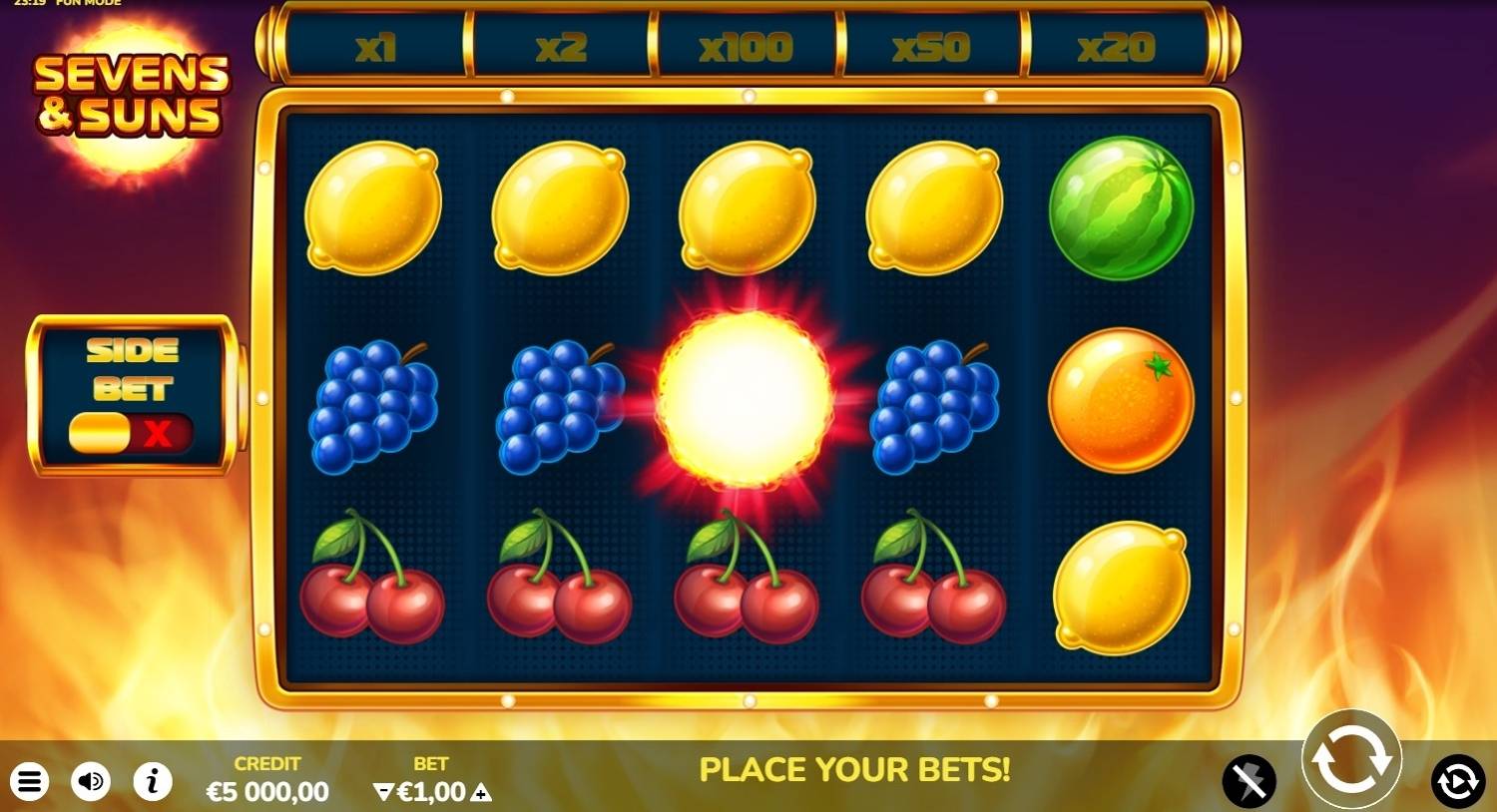
Task: Disable Side Bet with the X
Action: [x=160, y=435]
